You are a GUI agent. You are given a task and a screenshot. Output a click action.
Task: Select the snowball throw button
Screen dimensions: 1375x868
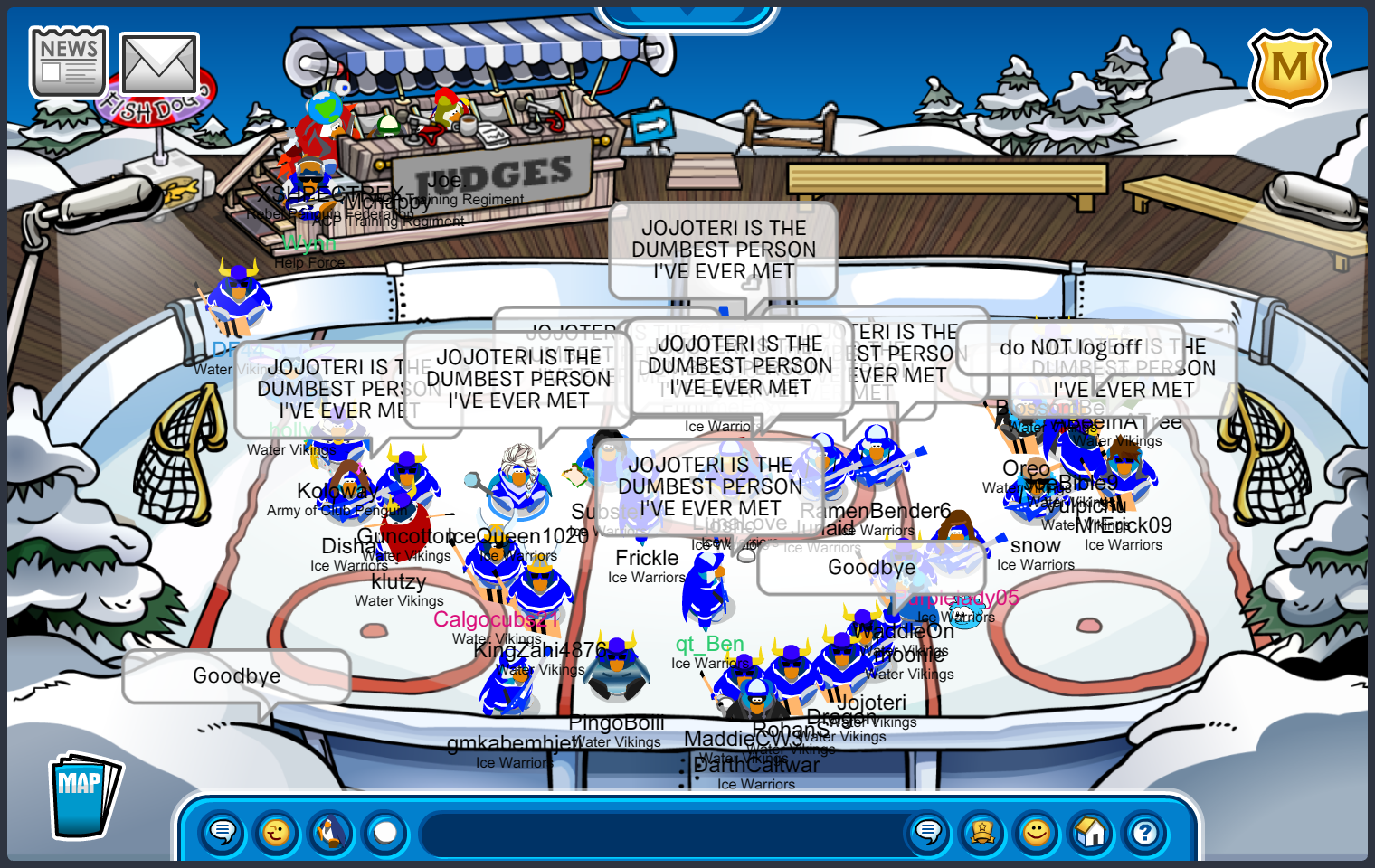(x=385, y=832)
